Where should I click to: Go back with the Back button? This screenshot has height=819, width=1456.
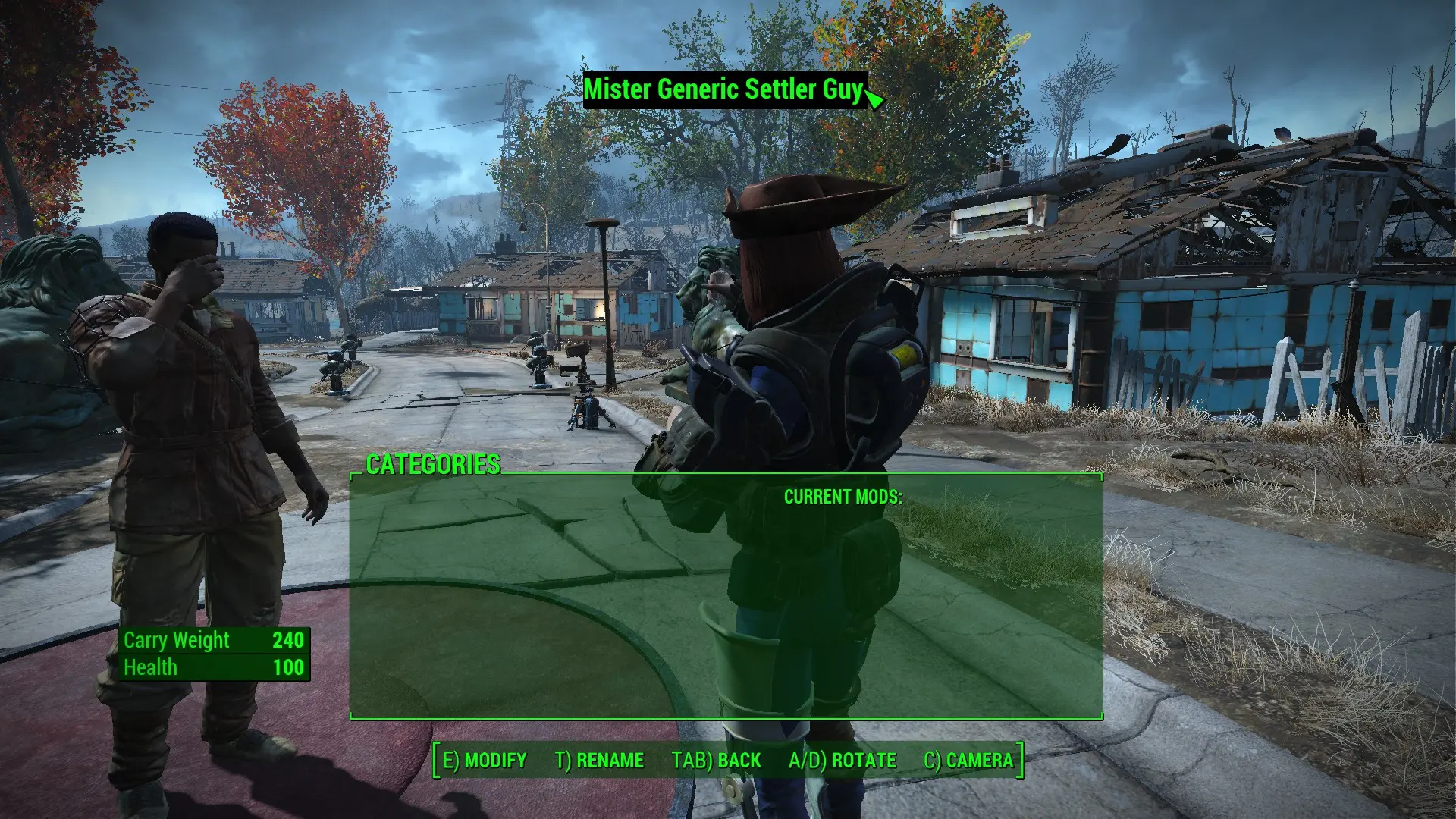tap(716, 760)
